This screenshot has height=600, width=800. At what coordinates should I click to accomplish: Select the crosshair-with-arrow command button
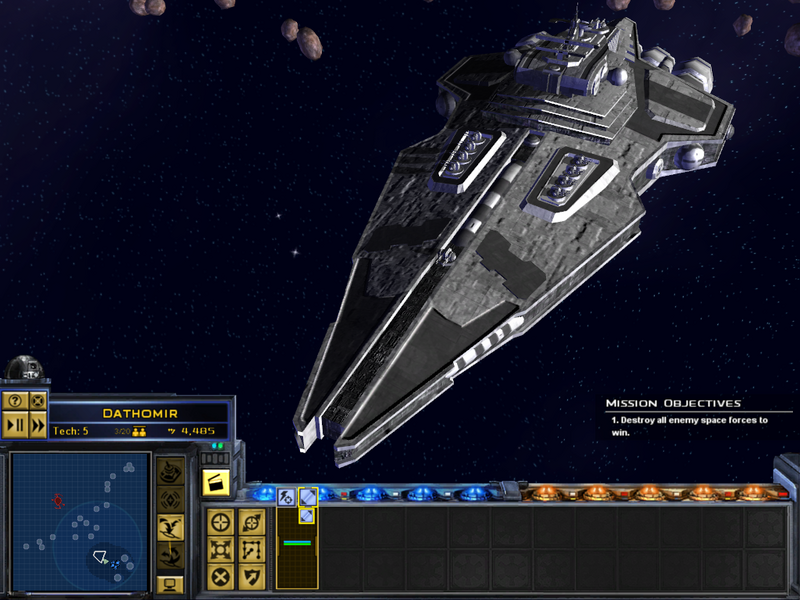(x=251, y=522)
